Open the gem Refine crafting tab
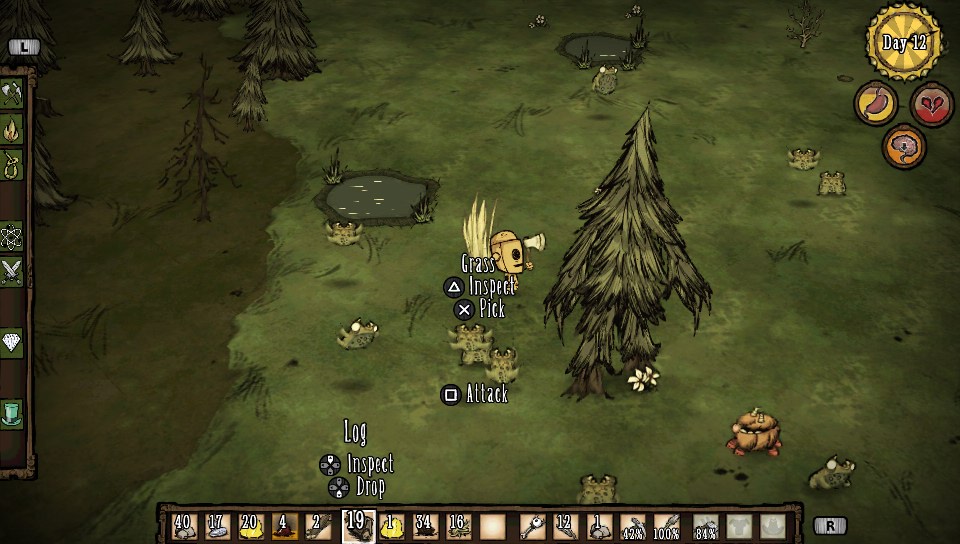The width and height of the screenshot is (960, 544). (x=12, y=342)
